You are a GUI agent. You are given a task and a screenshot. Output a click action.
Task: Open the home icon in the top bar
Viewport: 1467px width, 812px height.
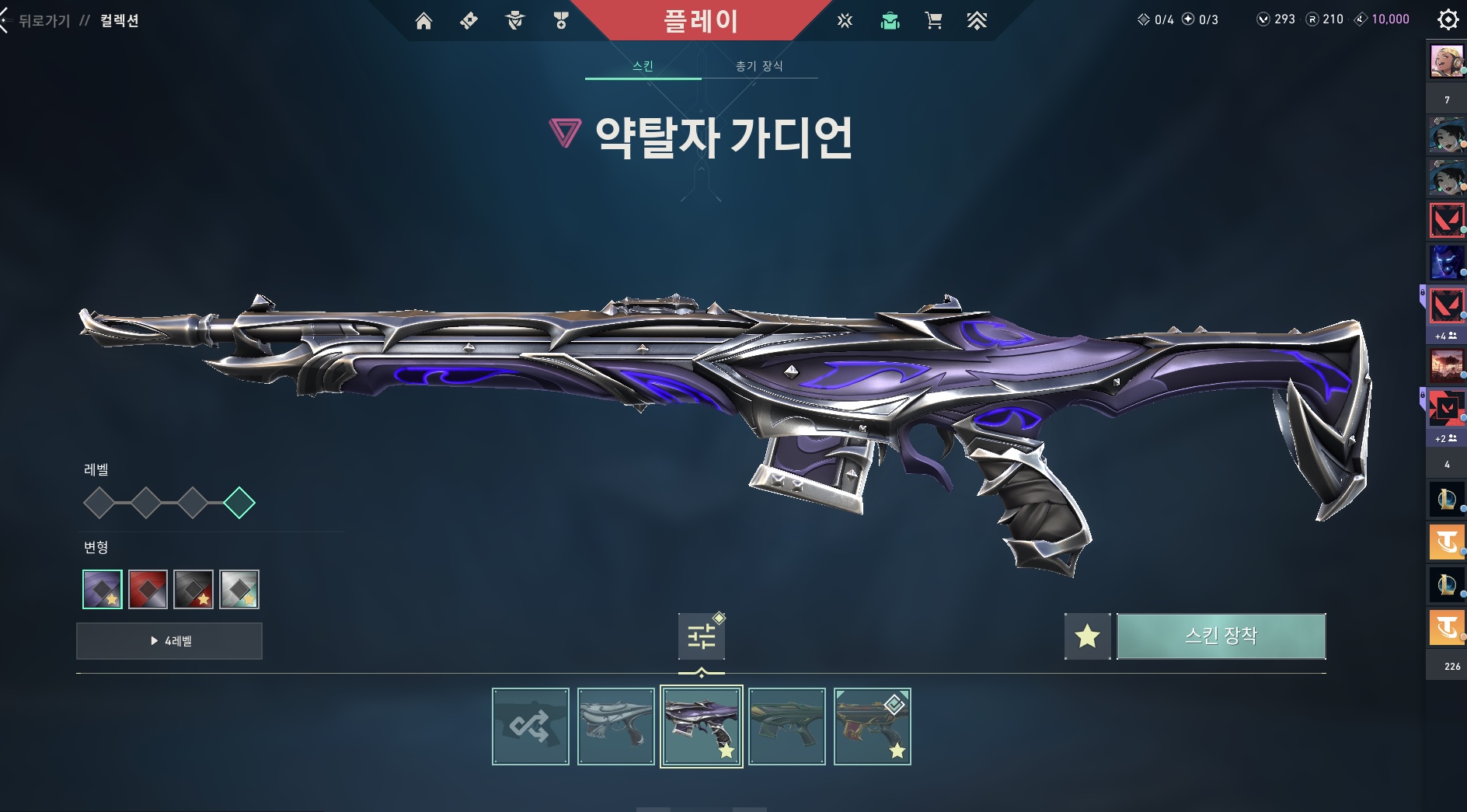point(423,21)
